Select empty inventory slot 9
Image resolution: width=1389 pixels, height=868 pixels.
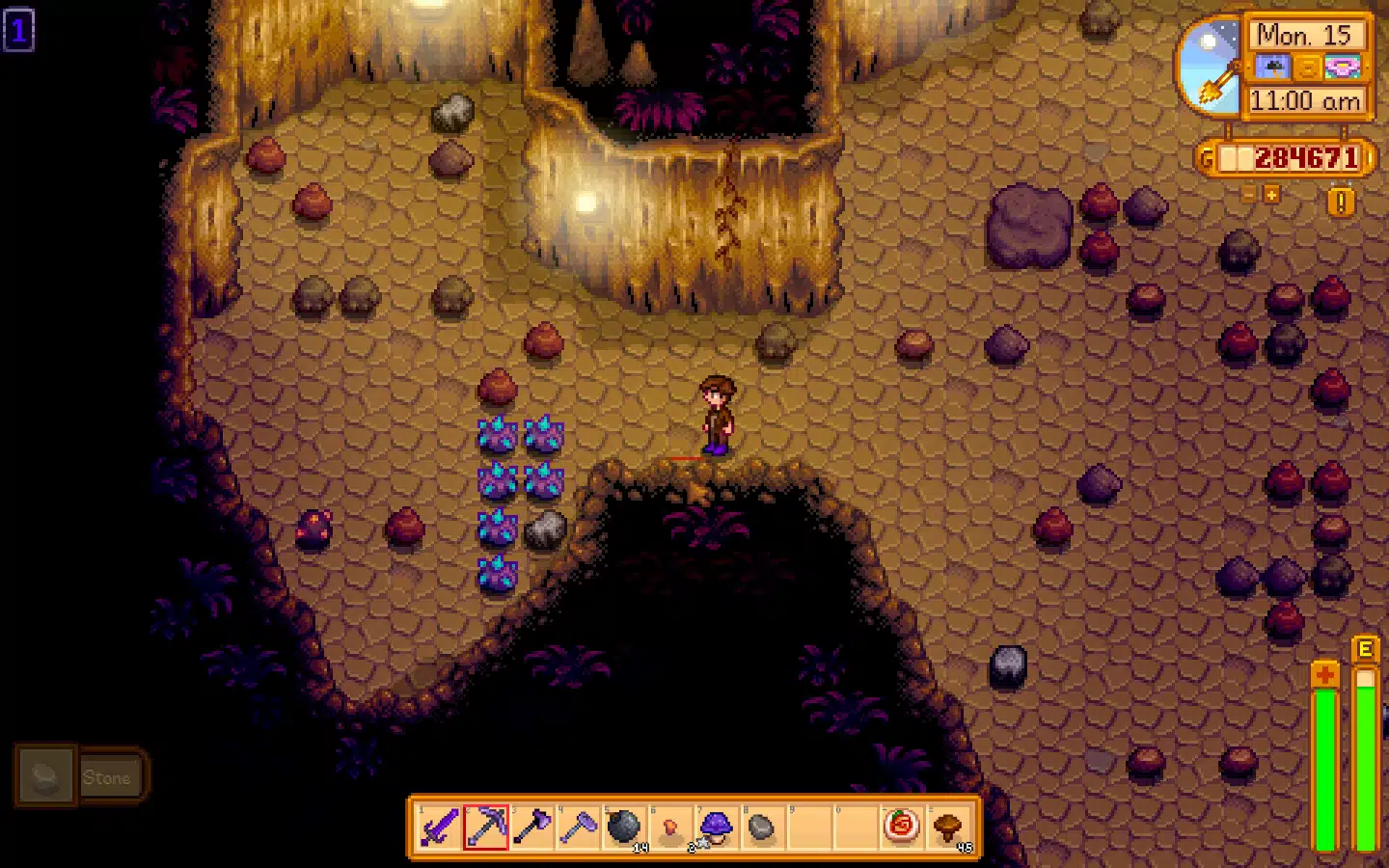click(808, 827)
